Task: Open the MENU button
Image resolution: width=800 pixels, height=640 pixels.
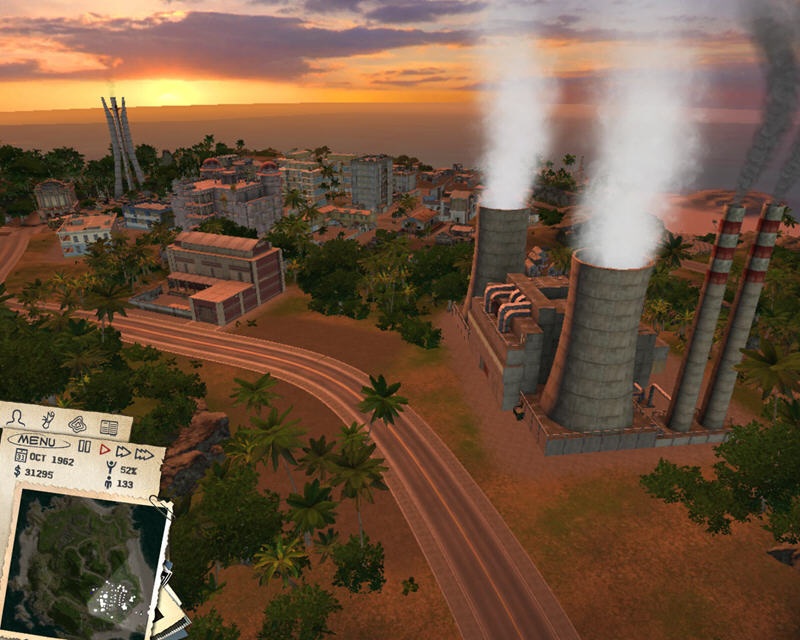Action: click(39, 439)
